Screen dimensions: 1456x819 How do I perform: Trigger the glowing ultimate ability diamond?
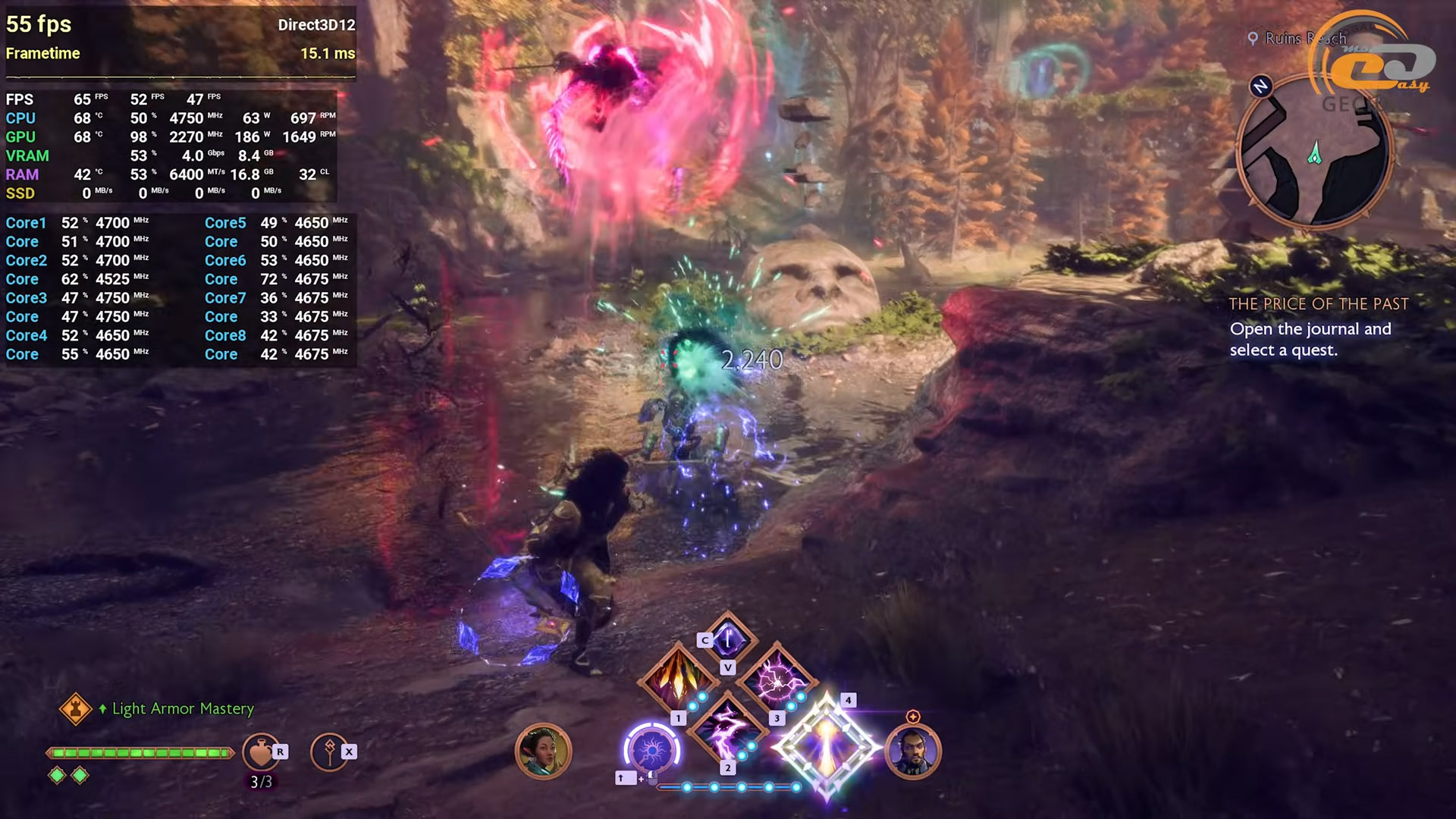coord(827,748)
